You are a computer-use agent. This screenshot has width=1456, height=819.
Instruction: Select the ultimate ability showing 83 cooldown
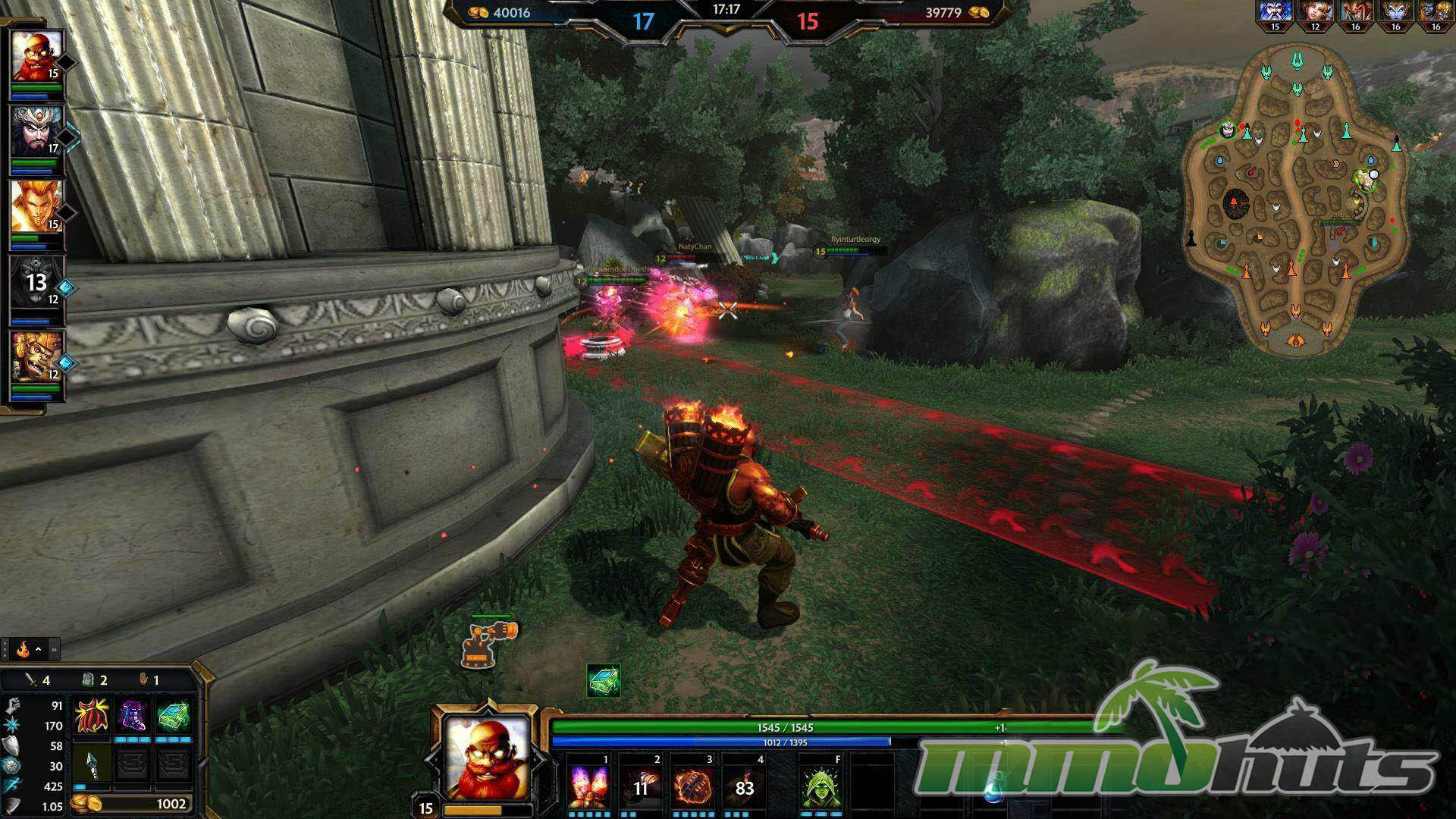745,786
